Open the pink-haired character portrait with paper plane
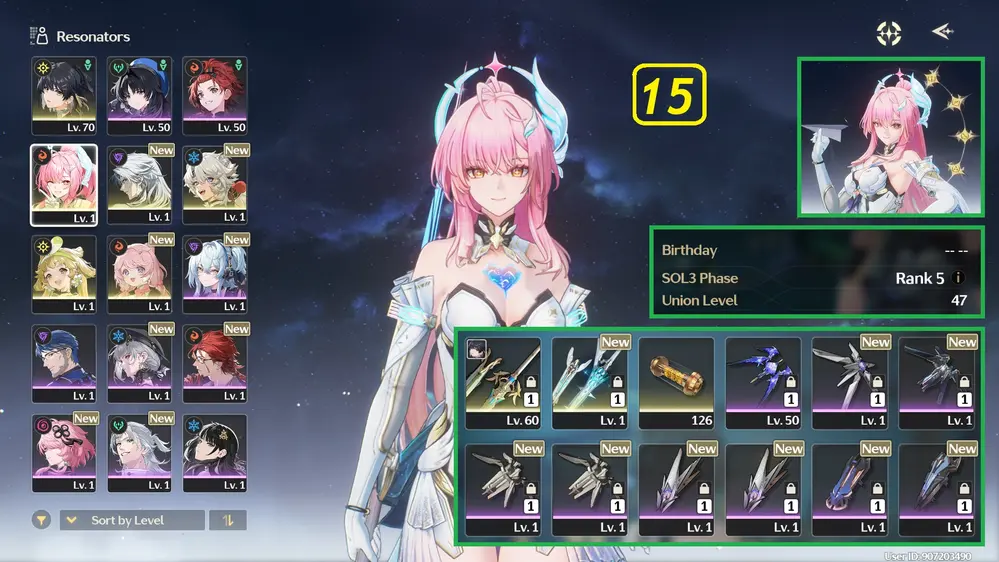The height and width of the screenshot is (562, 999). click(890, 137)
